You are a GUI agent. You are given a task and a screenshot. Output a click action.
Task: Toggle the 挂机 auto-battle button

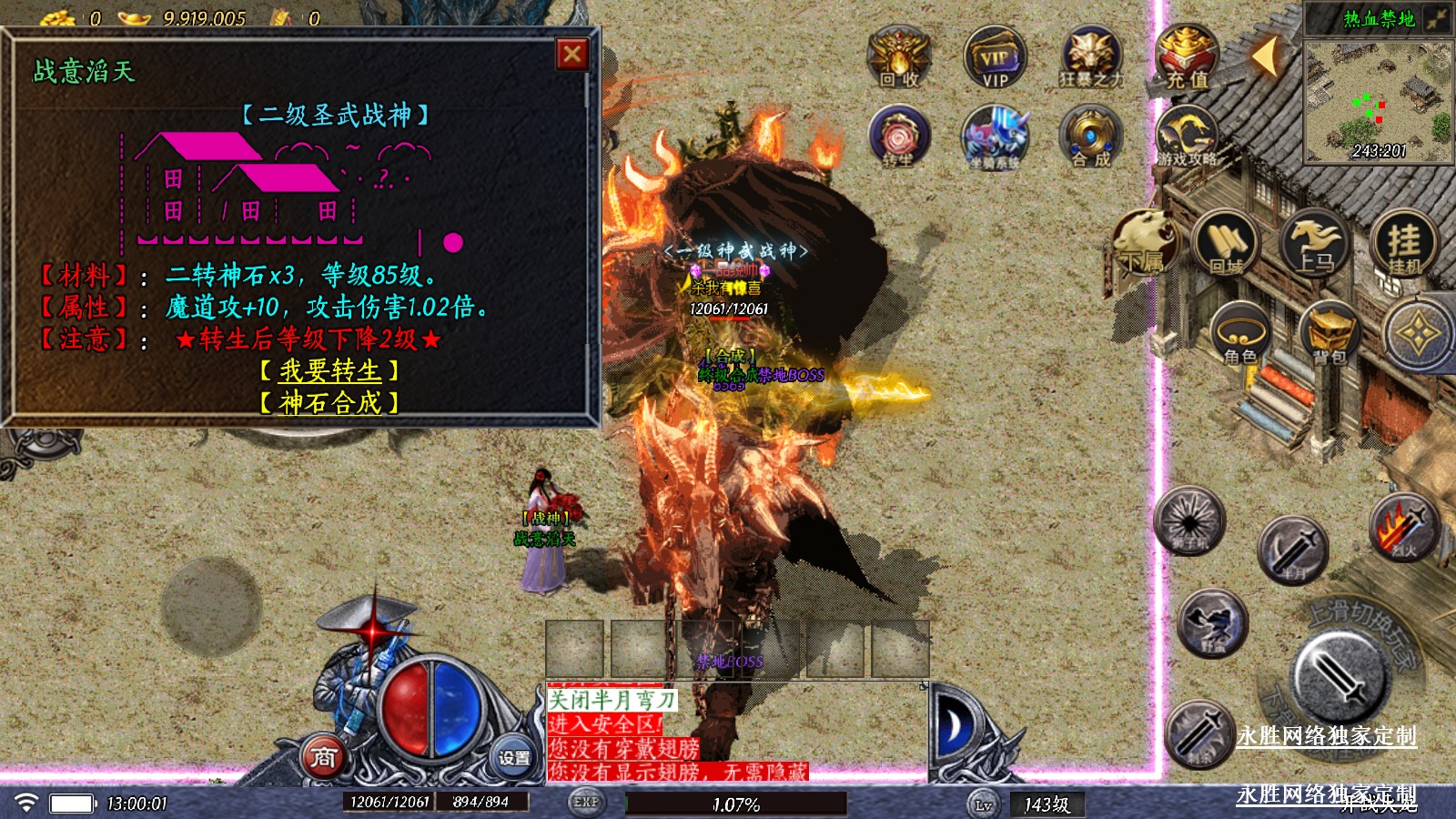coord(1403,243)
